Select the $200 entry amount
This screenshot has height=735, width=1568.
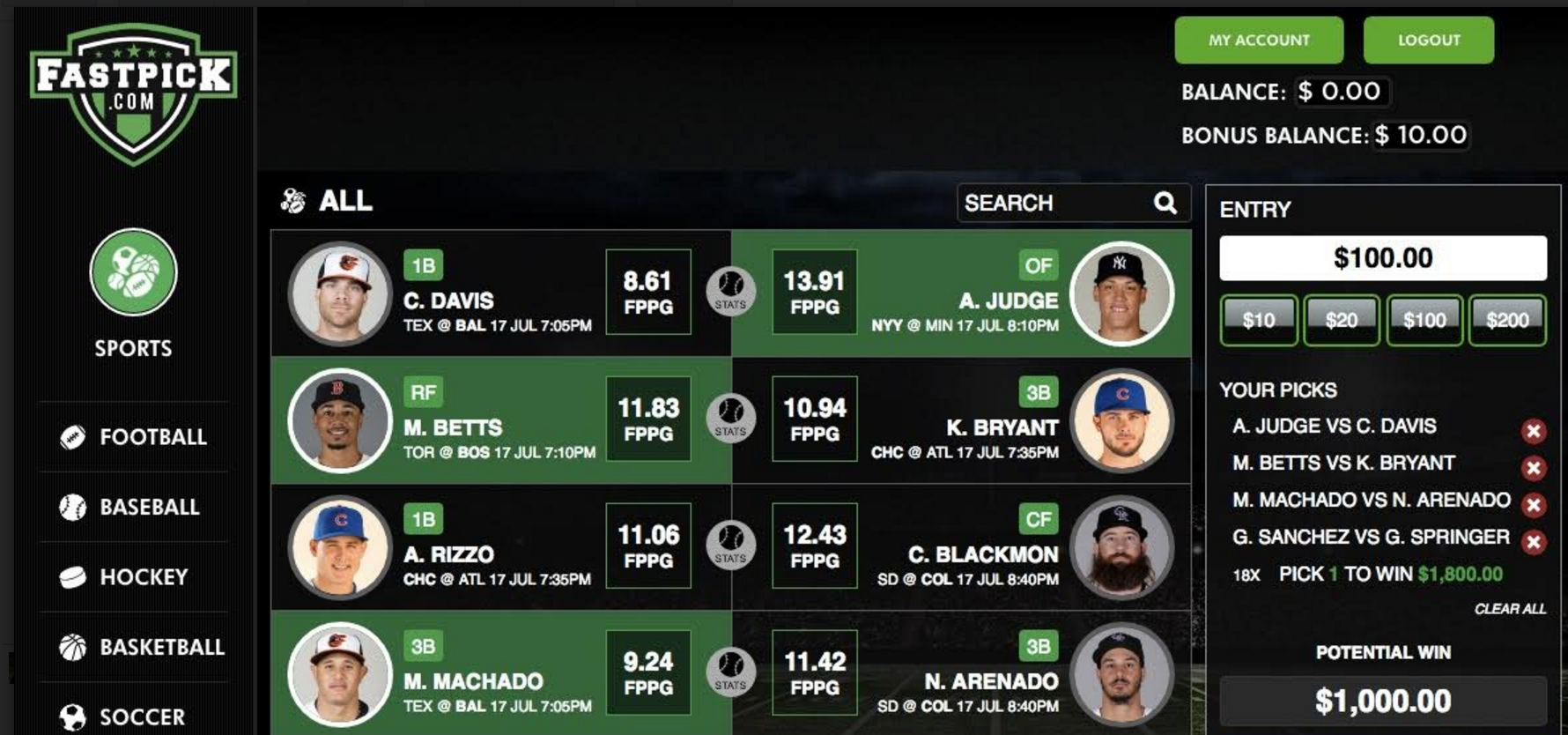1507,320
